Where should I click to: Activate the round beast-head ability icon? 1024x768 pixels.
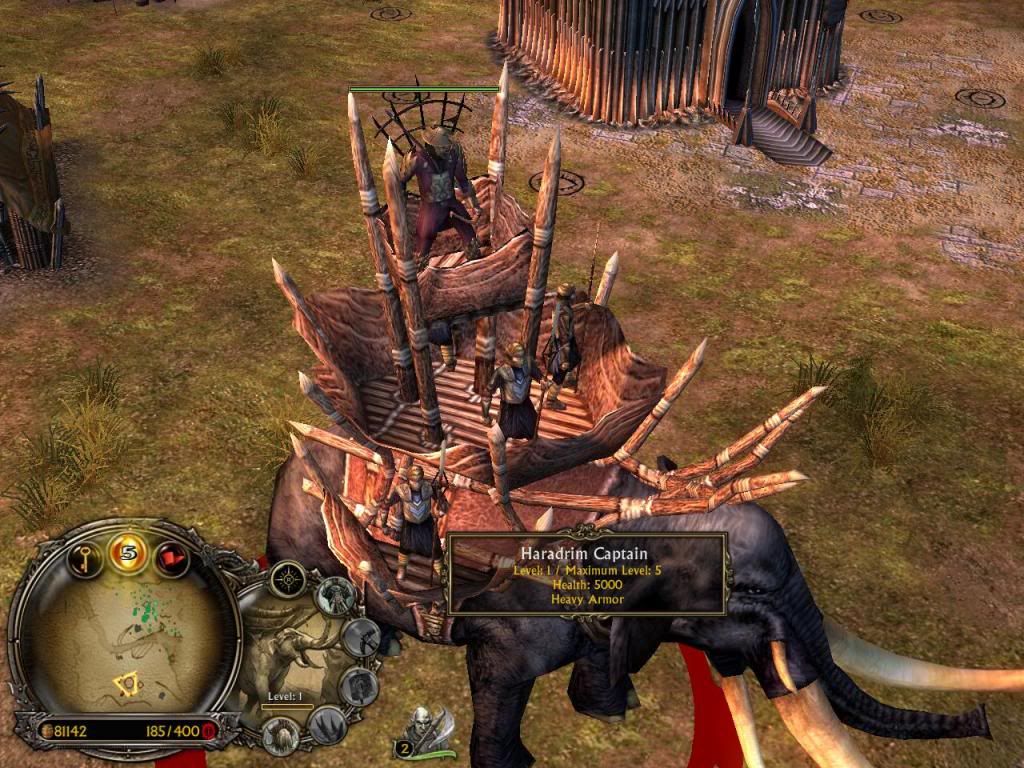pos(281,735)
